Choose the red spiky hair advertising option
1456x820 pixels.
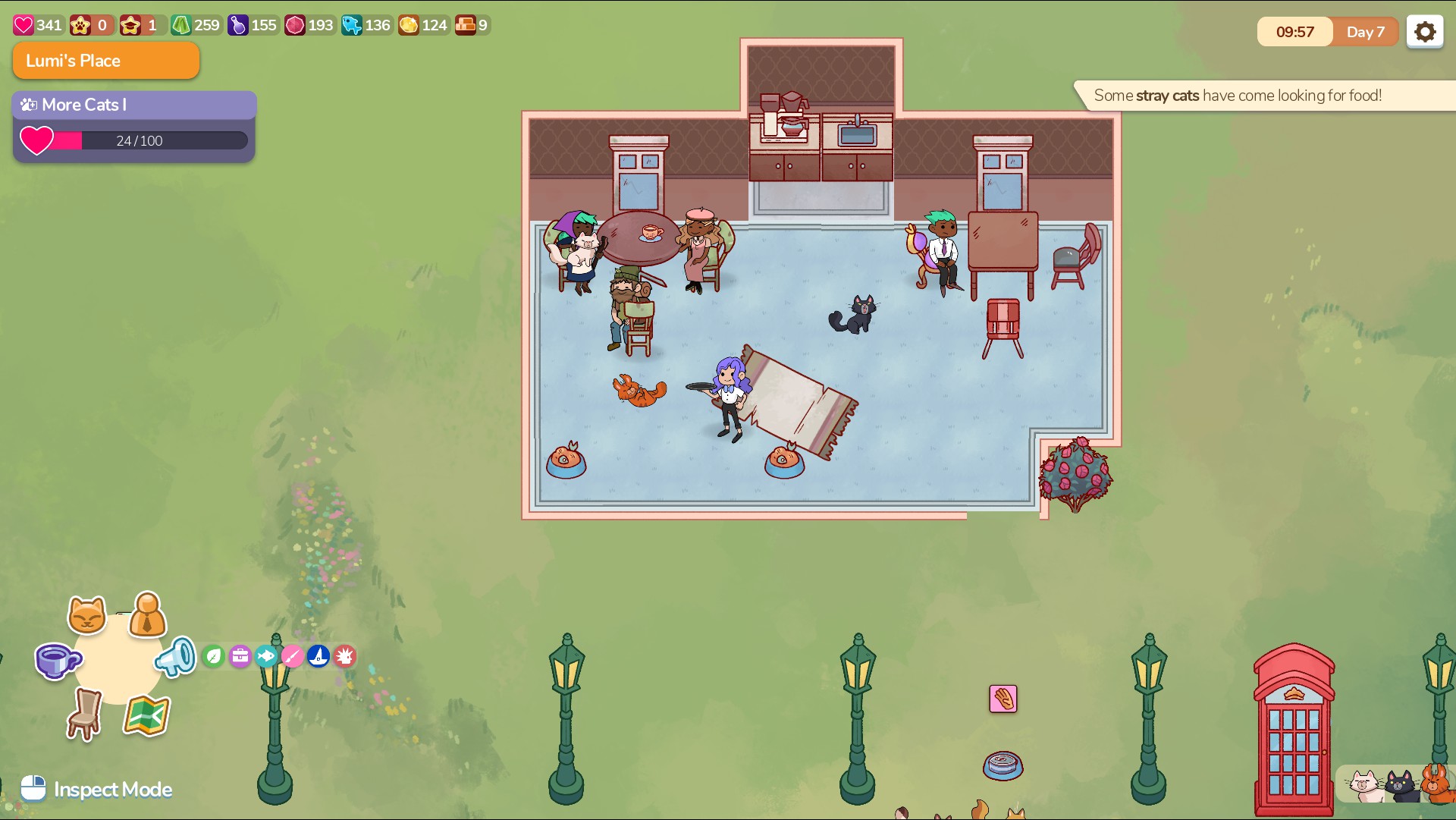(345, 656)
